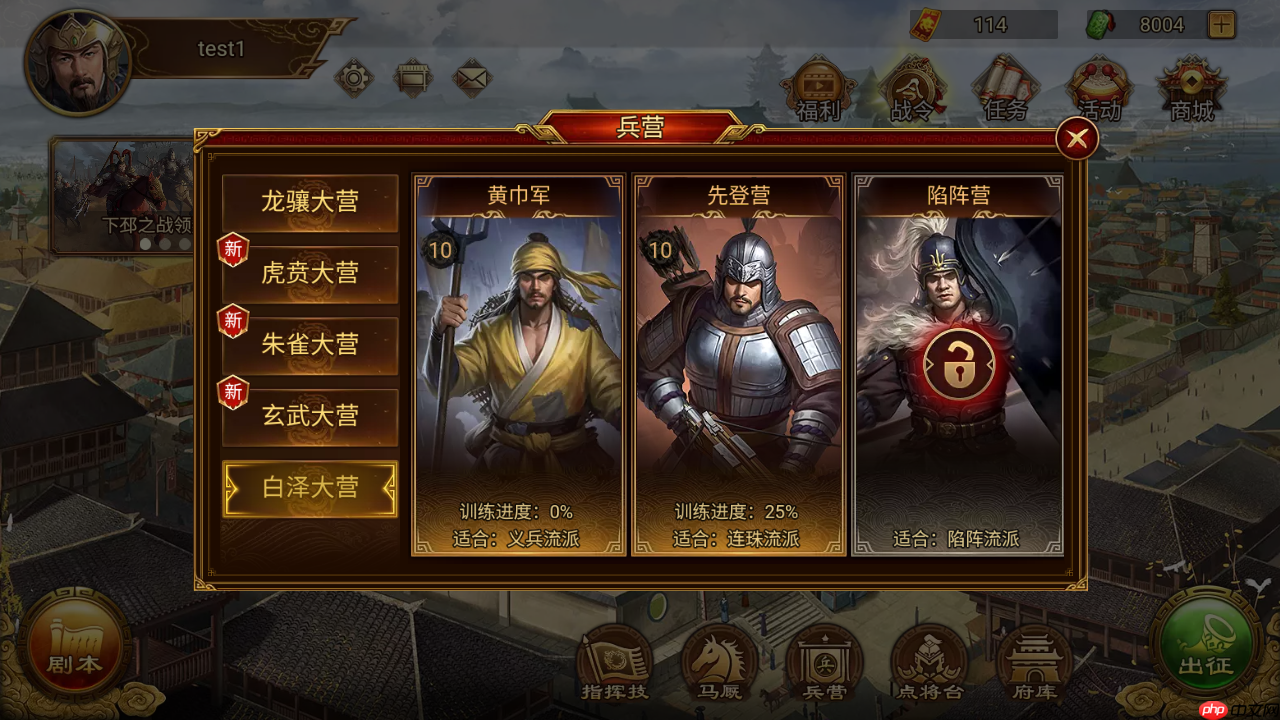Open the 点将台 general selection

click(929, 660)
